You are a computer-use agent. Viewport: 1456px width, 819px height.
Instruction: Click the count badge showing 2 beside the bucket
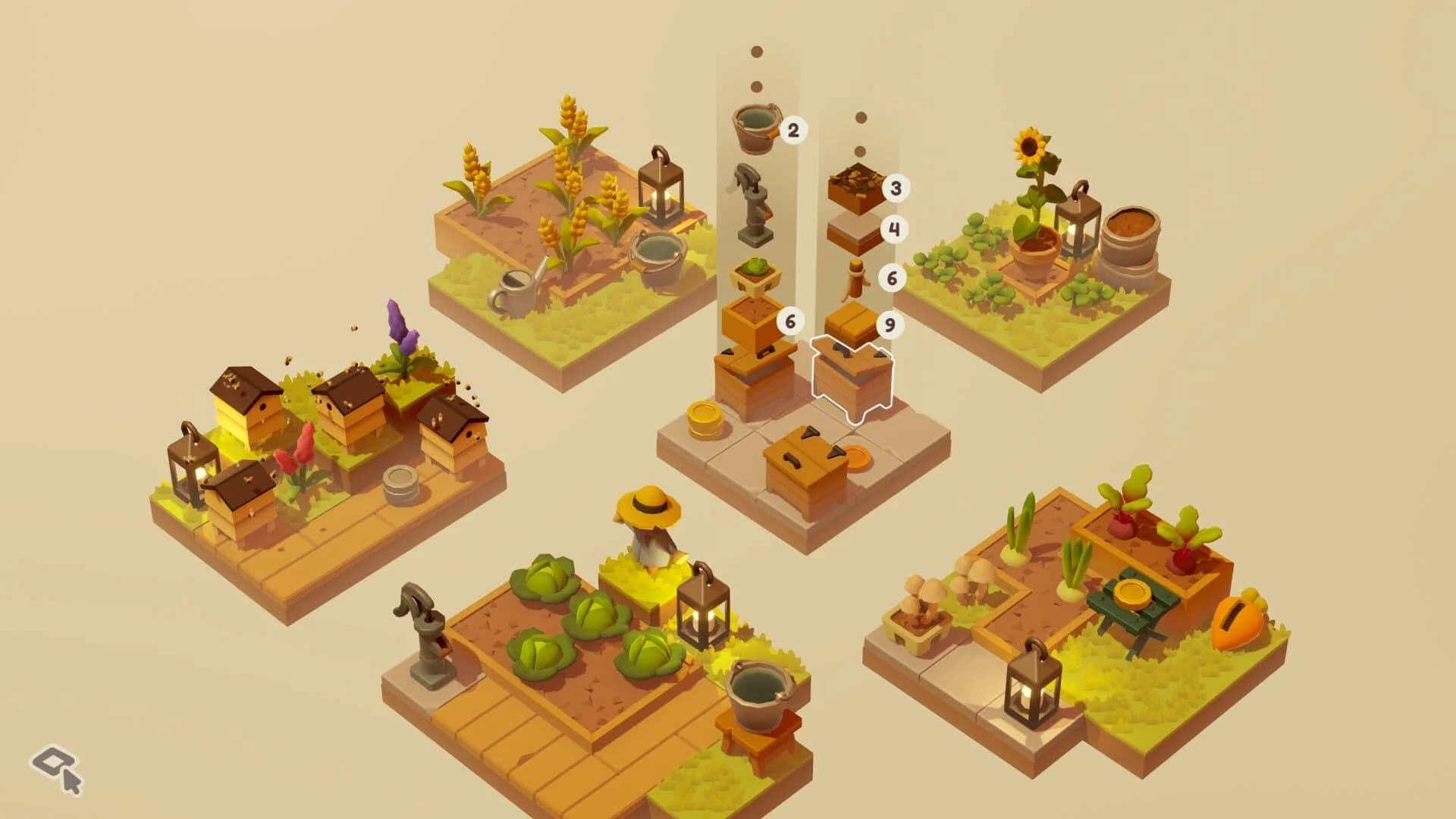(x=793, y=129)
